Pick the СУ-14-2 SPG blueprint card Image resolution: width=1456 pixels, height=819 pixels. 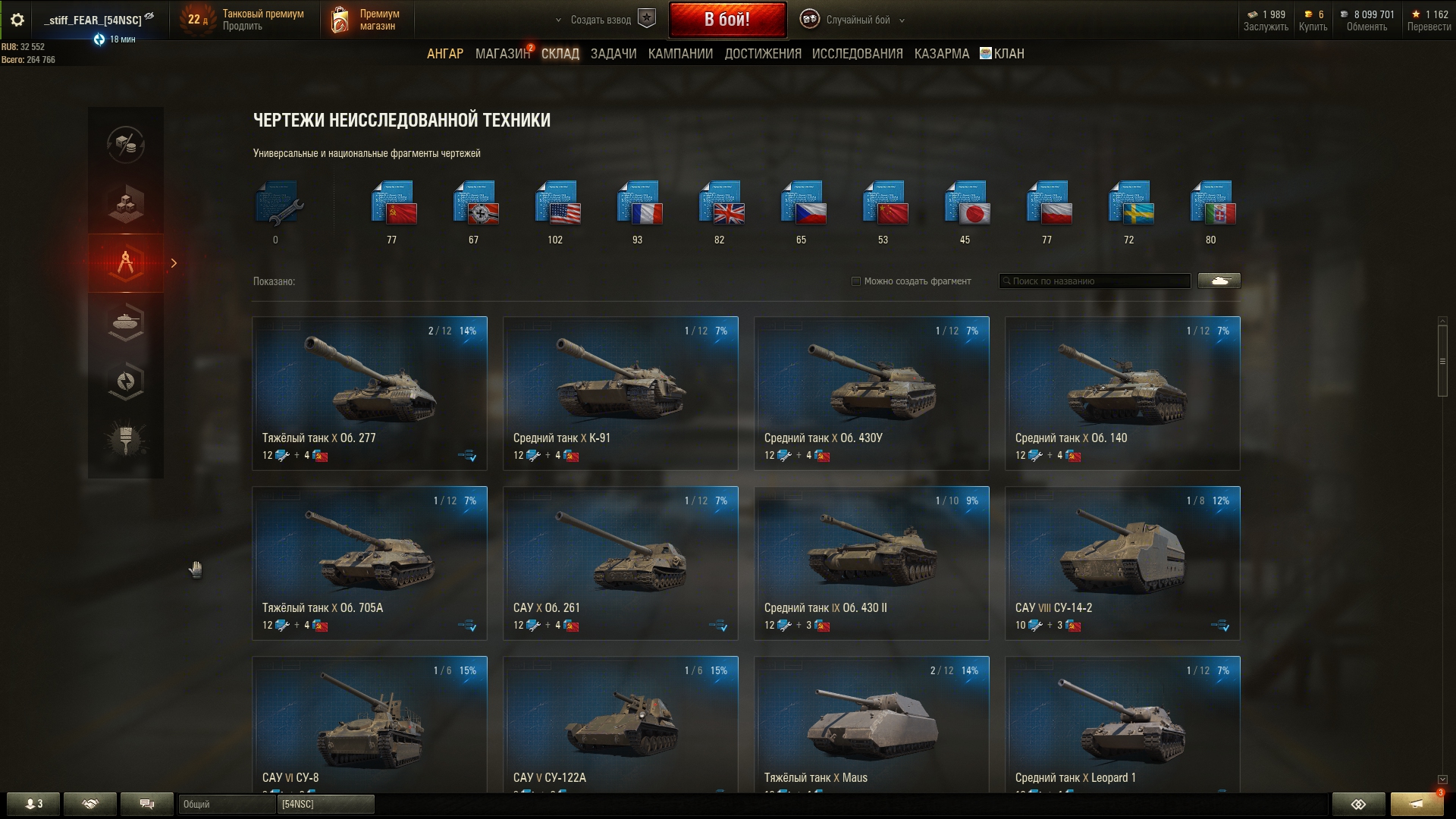1122,563
